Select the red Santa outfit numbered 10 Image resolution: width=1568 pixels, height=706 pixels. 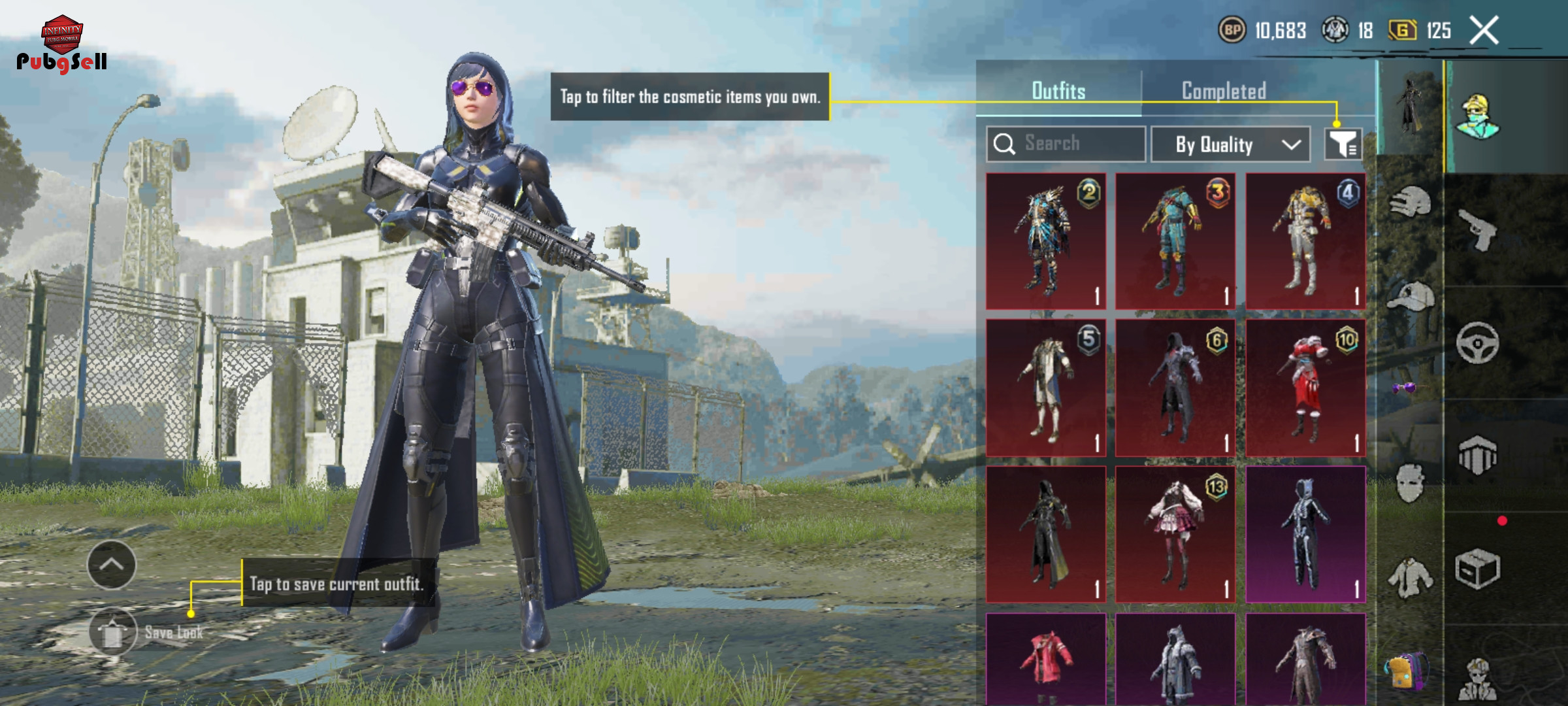click(x=1305, y=388)
